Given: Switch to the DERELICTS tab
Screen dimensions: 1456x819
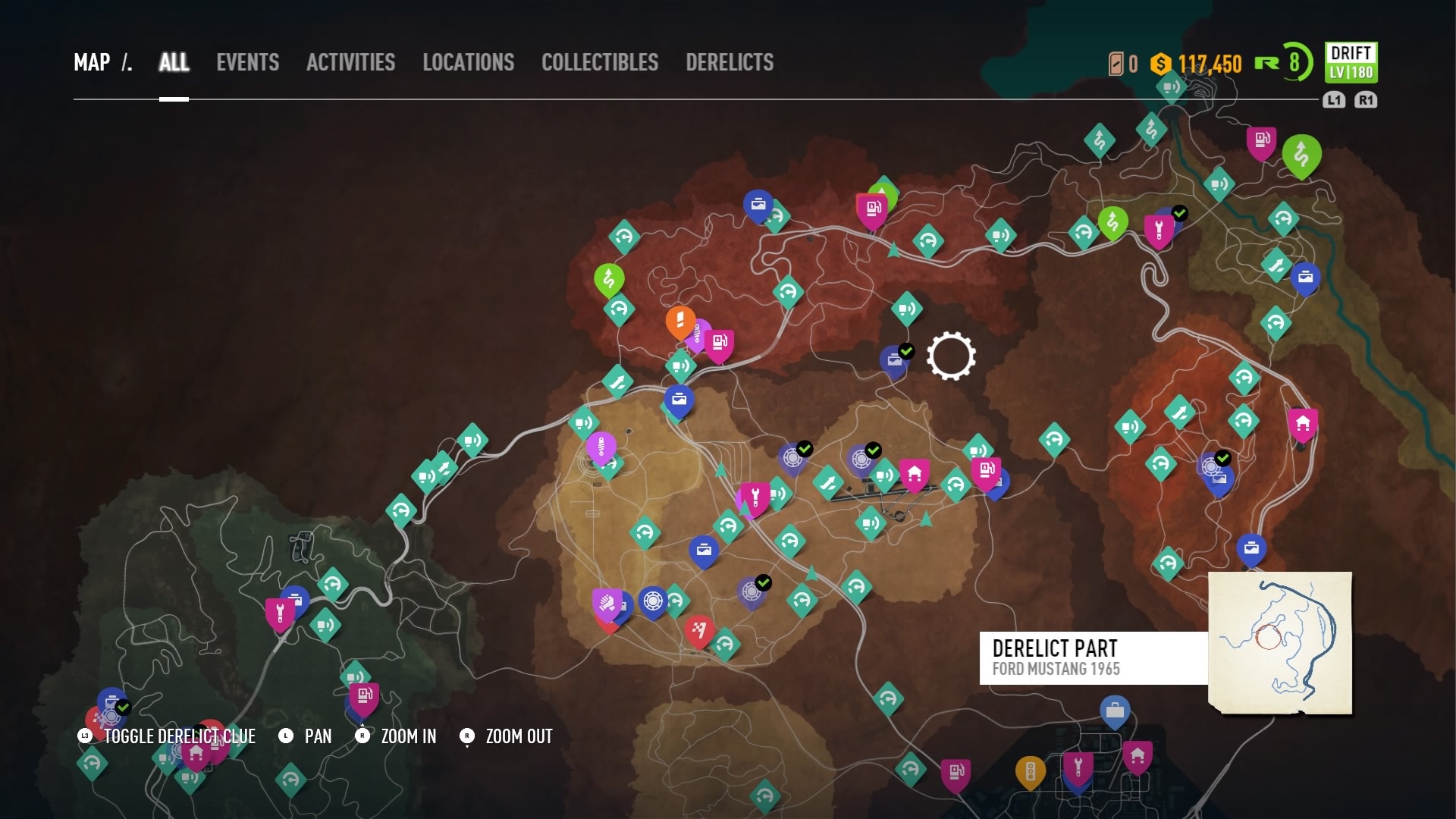Looking at the screenshot, I should pyautogui.click(x=729, y=63).
